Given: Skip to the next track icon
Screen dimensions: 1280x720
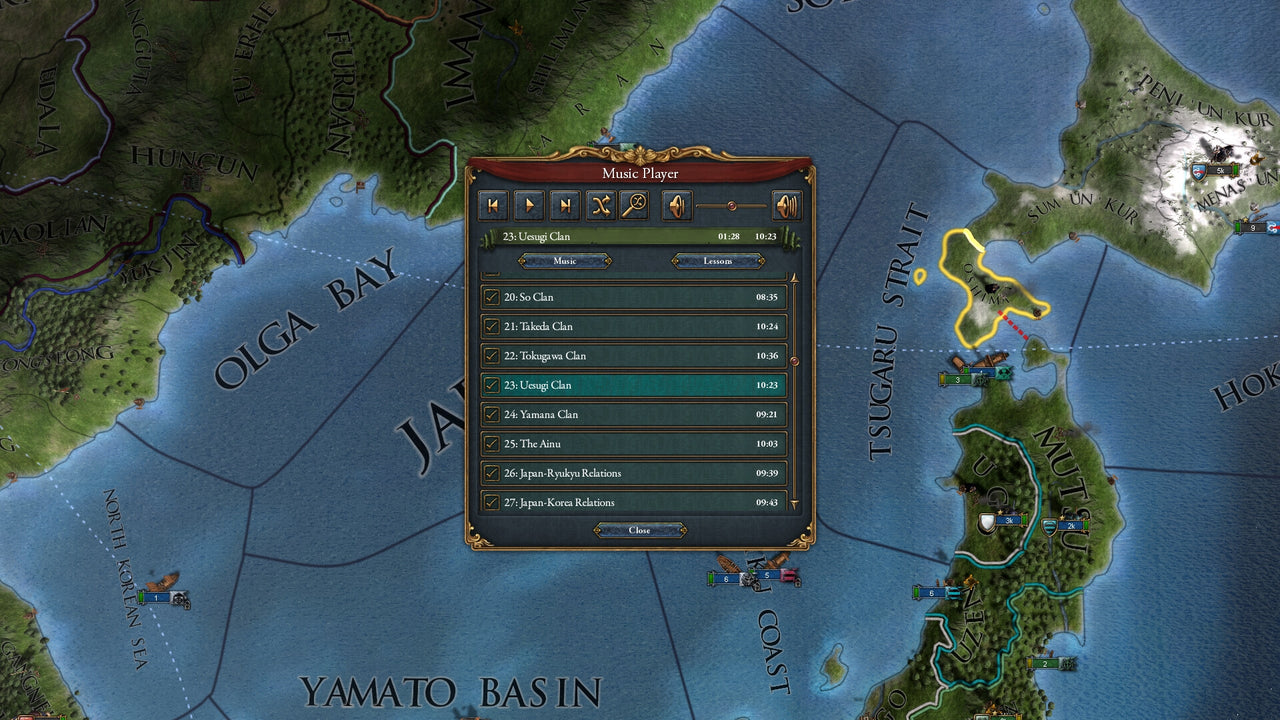Looking at the screenshot, I should pos(566,205).
